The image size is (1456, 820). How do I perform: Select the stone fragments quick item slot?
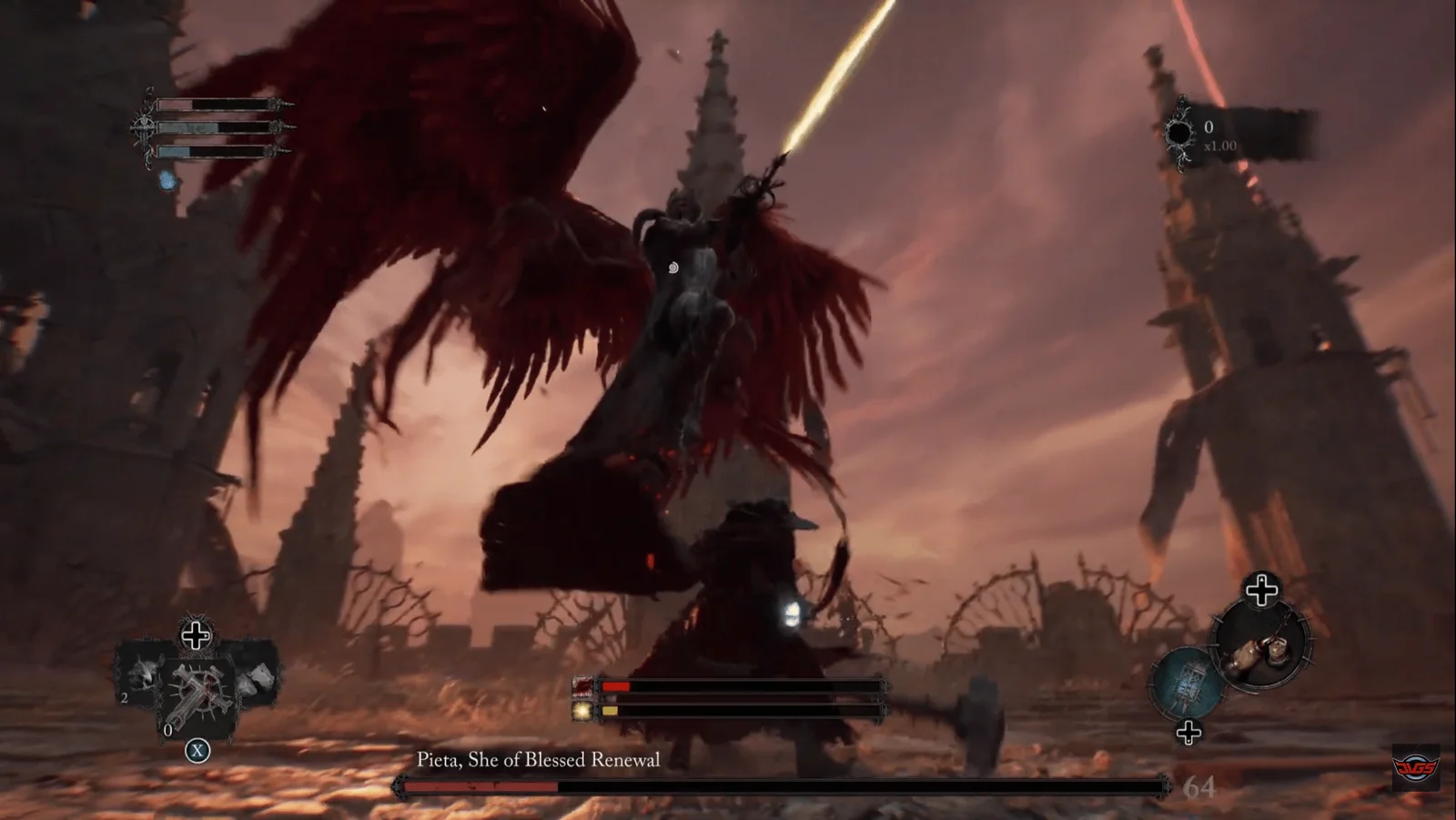(x=258, y=677)
